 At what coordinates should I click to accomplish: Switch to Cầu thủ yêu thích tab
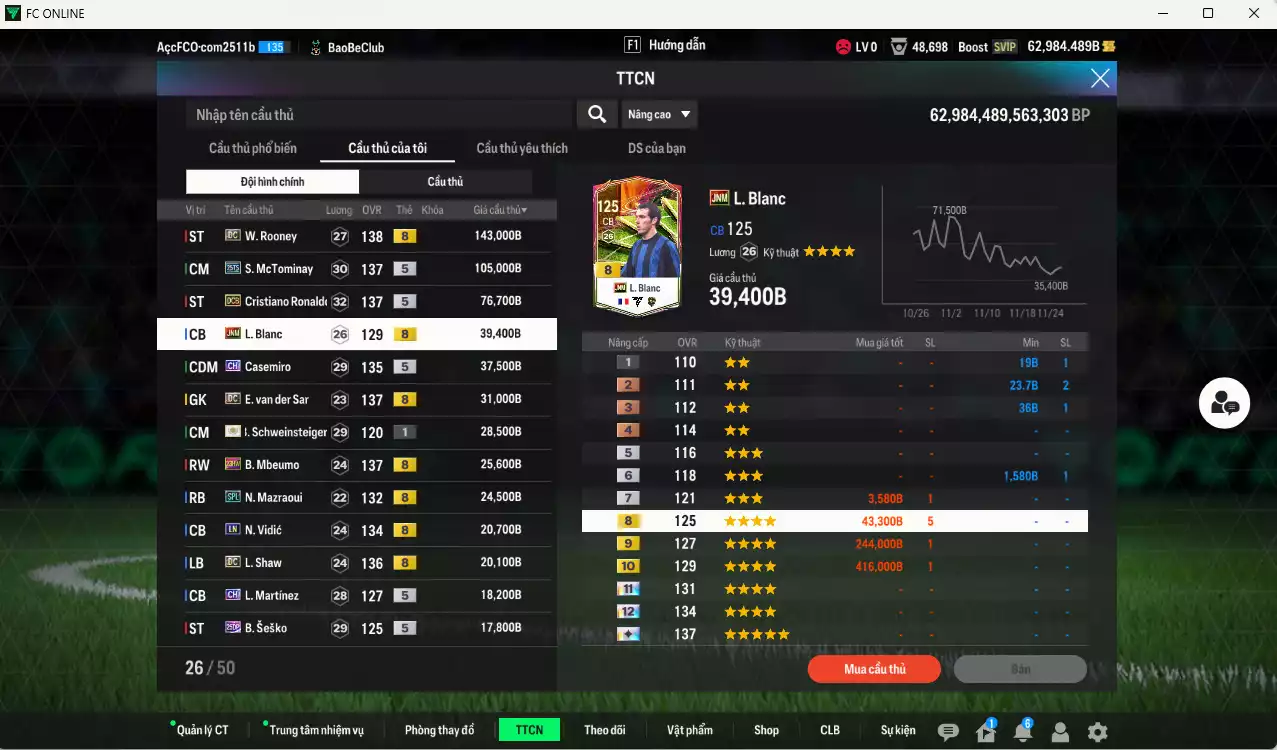pos(522,148)
